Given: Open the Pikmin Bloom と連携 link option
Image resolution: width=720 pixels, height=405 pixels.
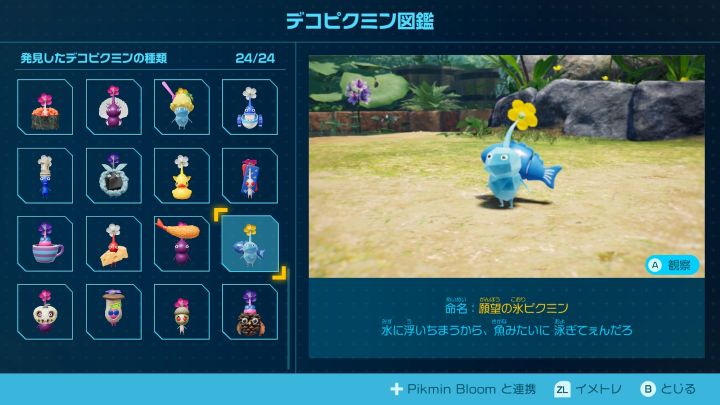Looking at the screenshot, I should [x=463, y=389].
